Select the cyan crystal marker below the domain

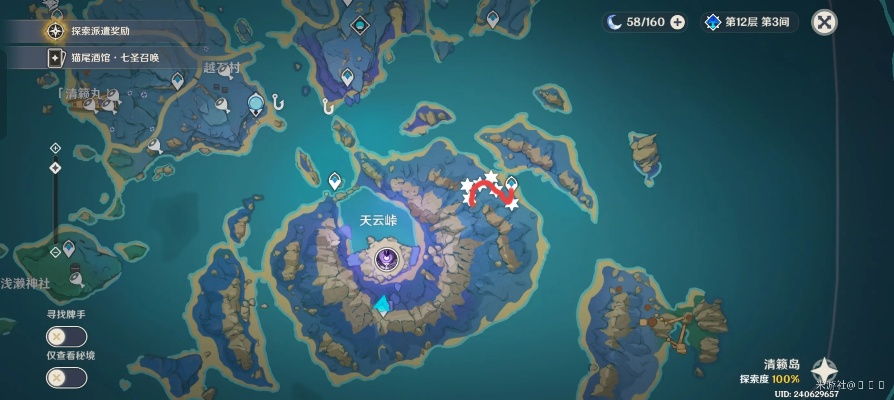pyautogui.click(x=382, y=307)
